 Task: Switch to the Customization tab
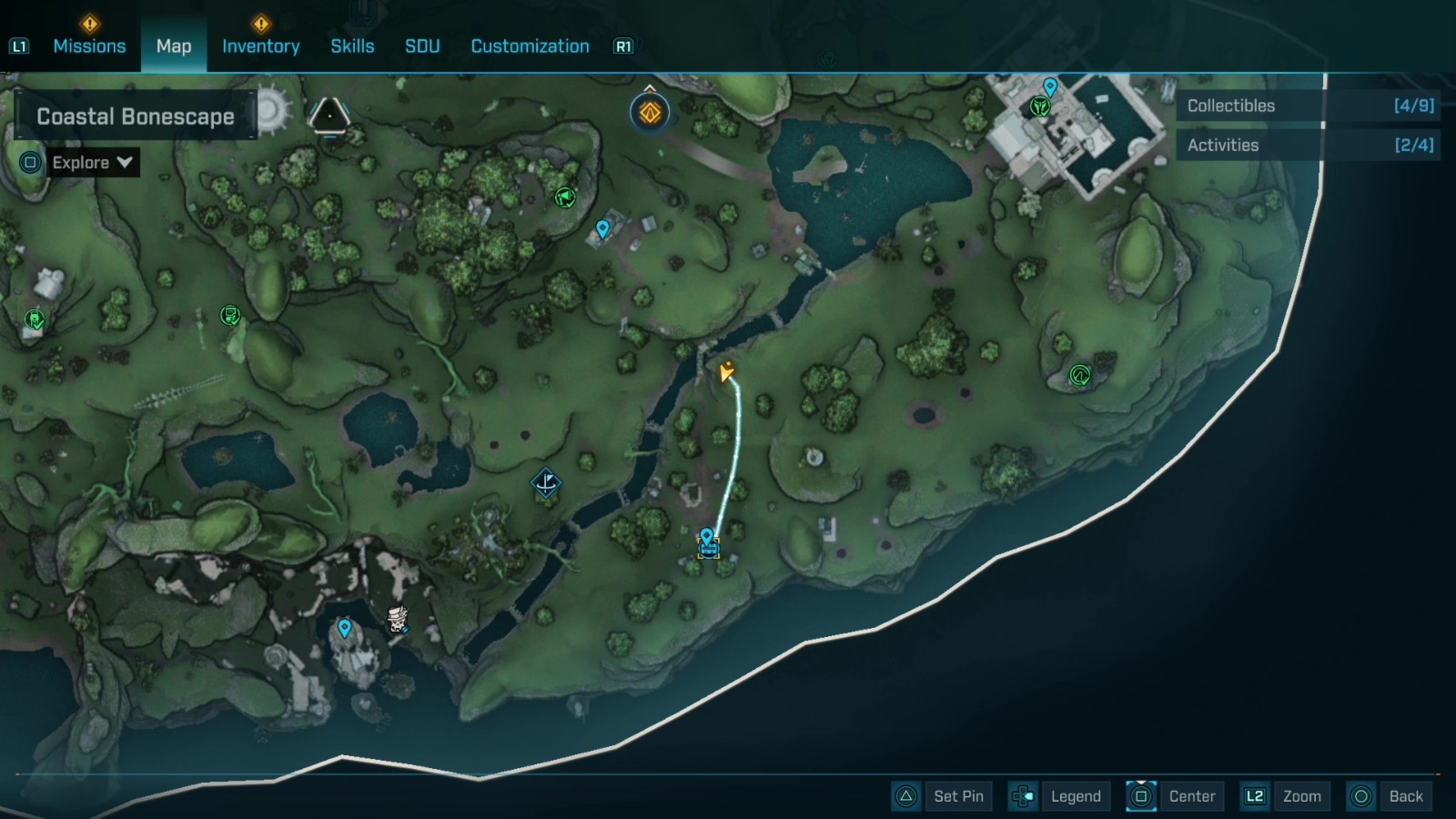[530, 45]
